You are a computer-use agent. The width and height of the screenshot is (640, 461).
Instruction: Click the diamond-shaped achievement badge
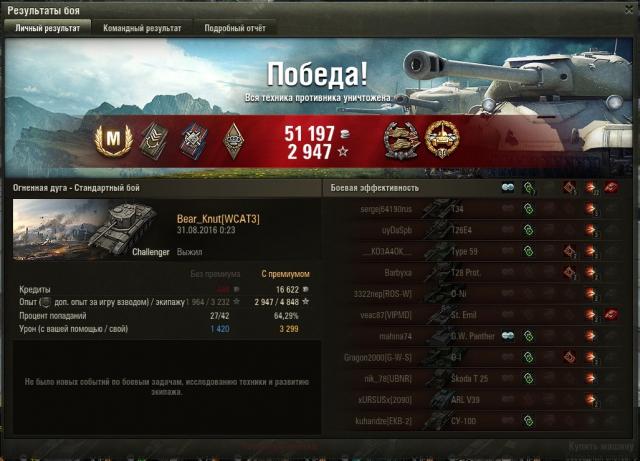(232, 139)
